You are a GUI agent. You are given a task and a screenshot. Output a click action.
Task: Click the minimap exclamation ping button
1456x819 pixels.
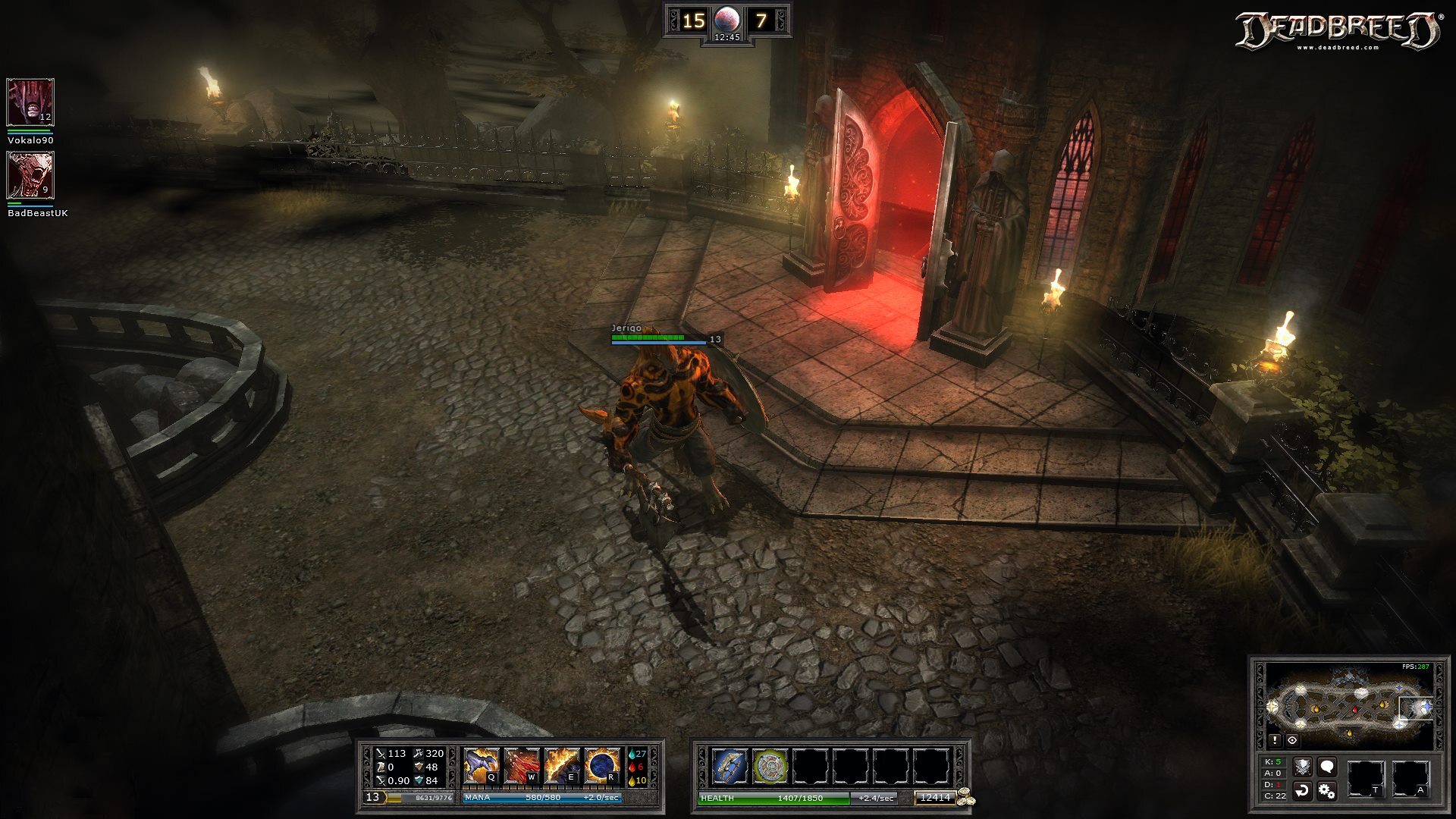pyautogui.click(x=1275, y=740)
